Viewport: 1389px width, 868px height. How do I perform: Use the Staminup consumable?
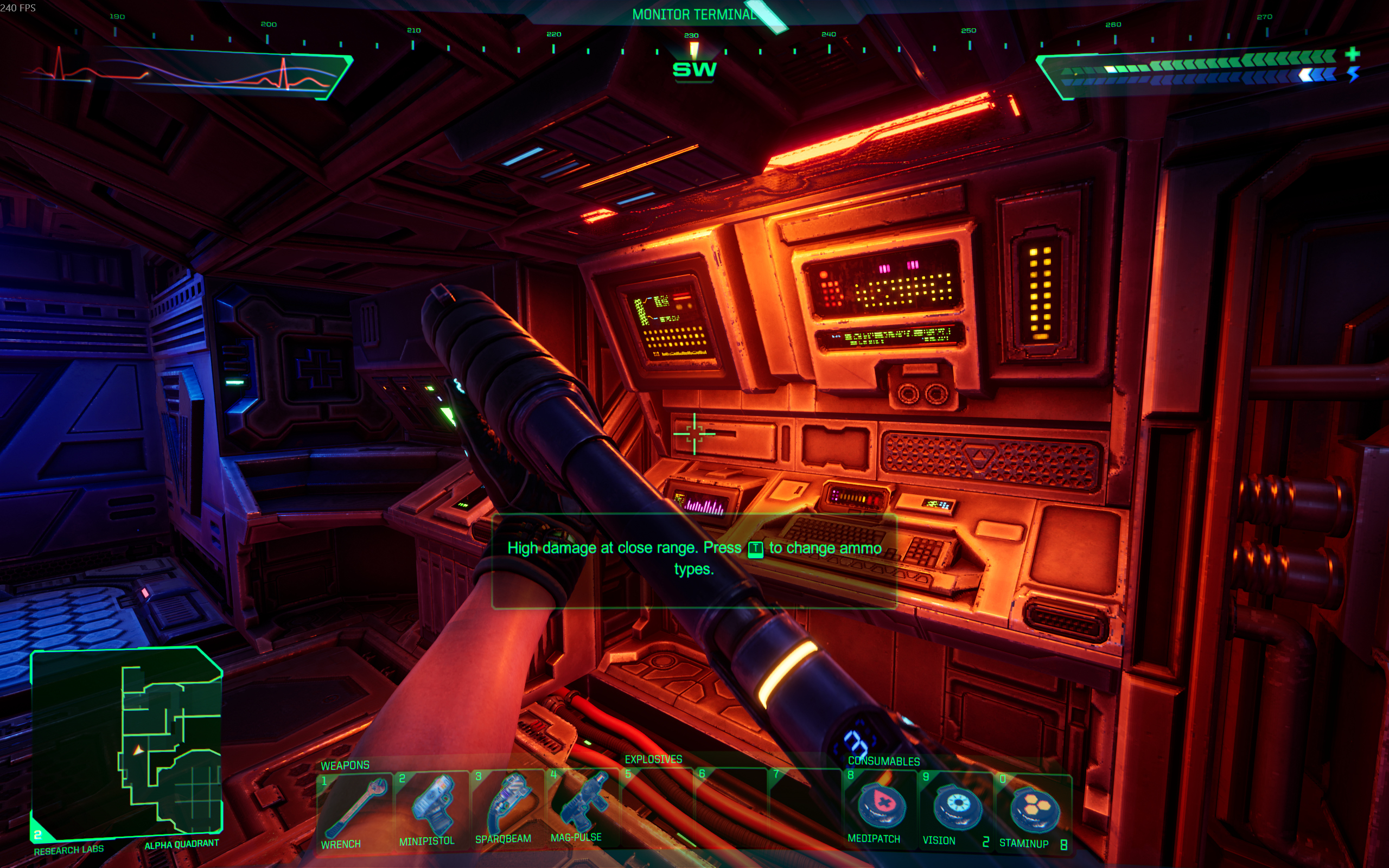(1033, 810)
